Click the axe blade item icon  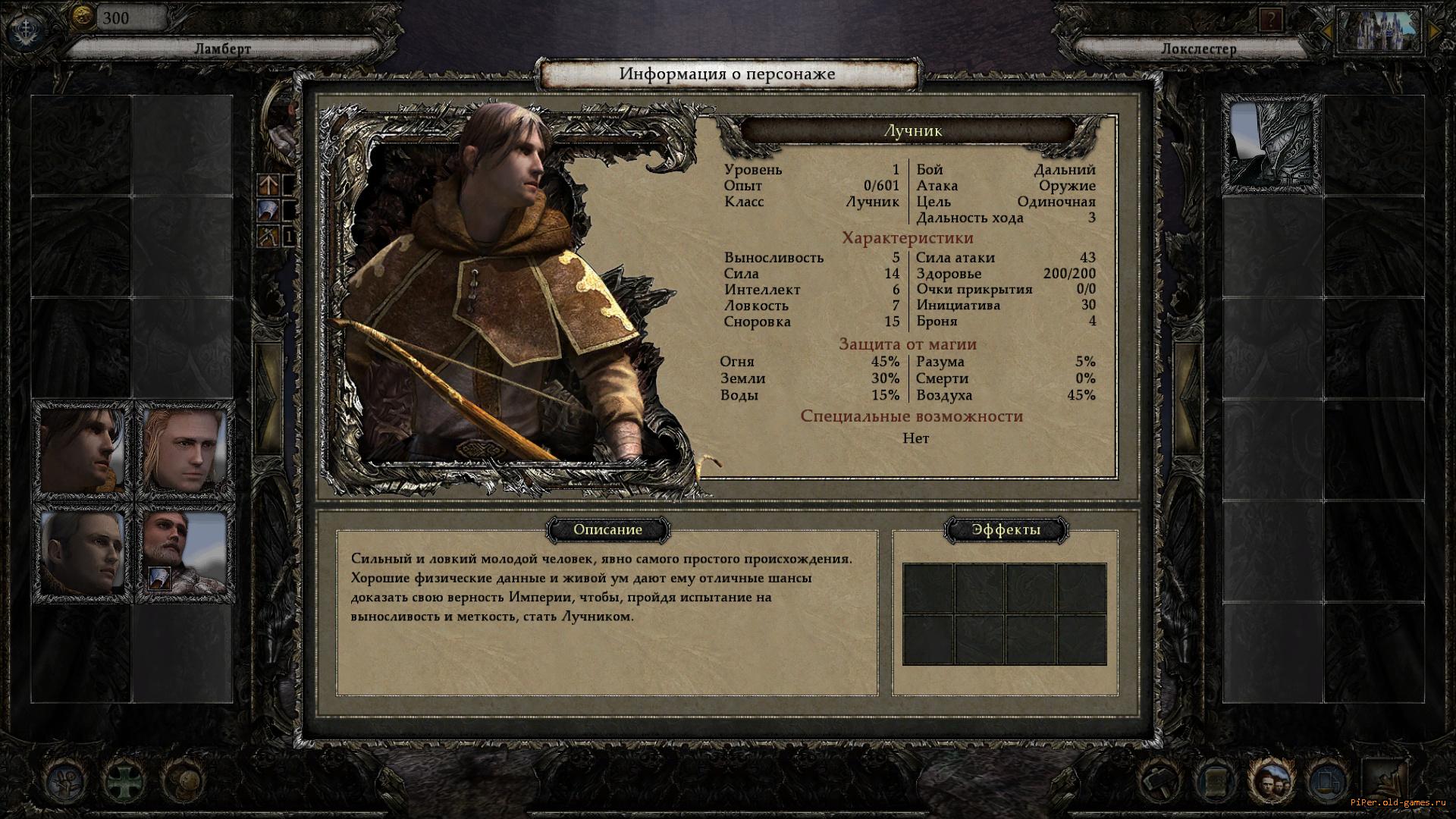click(x=268, y=211)
